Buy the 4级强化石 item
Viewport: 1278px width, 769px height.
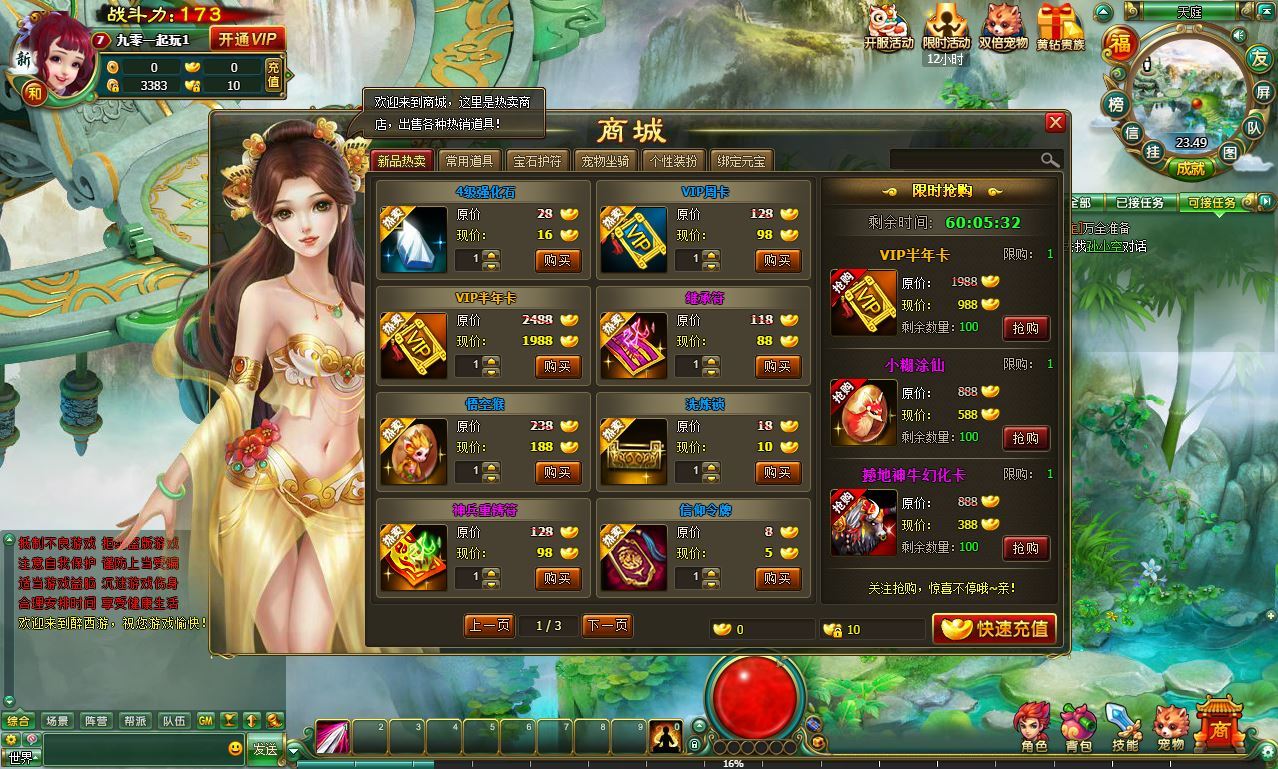point(558,261)
